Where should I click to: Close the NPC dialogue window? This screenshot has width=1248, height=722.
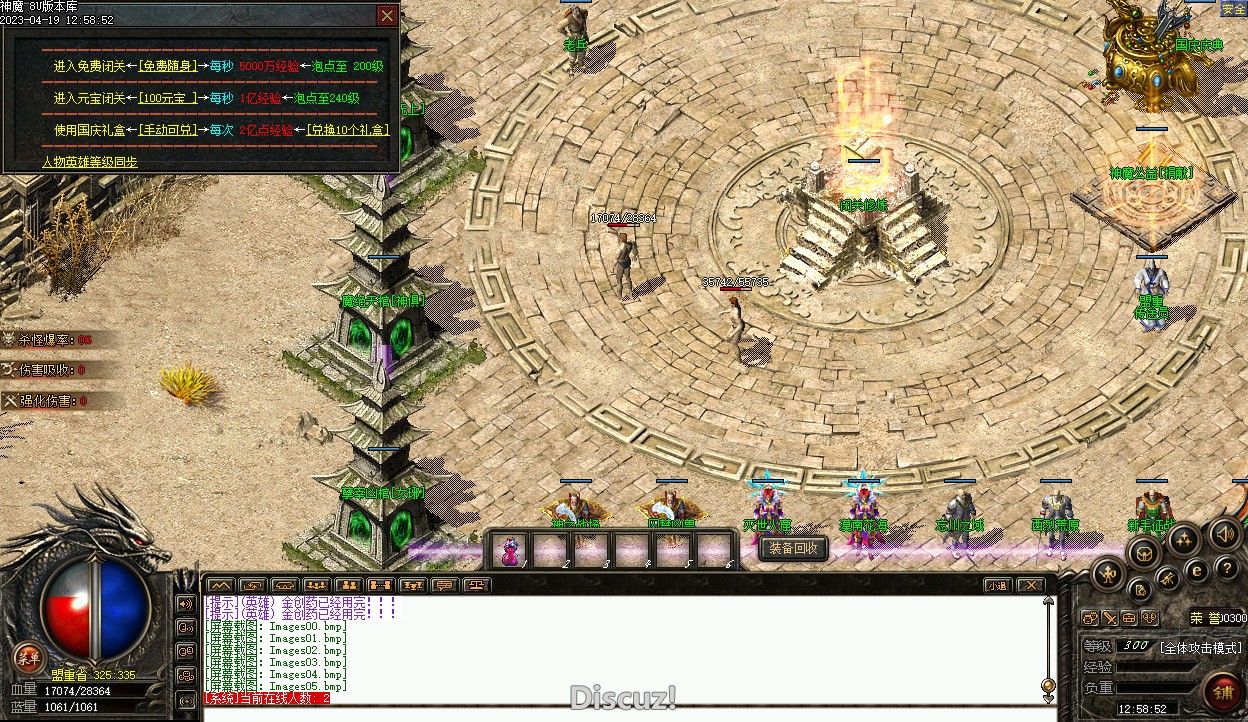pos(387,15)
